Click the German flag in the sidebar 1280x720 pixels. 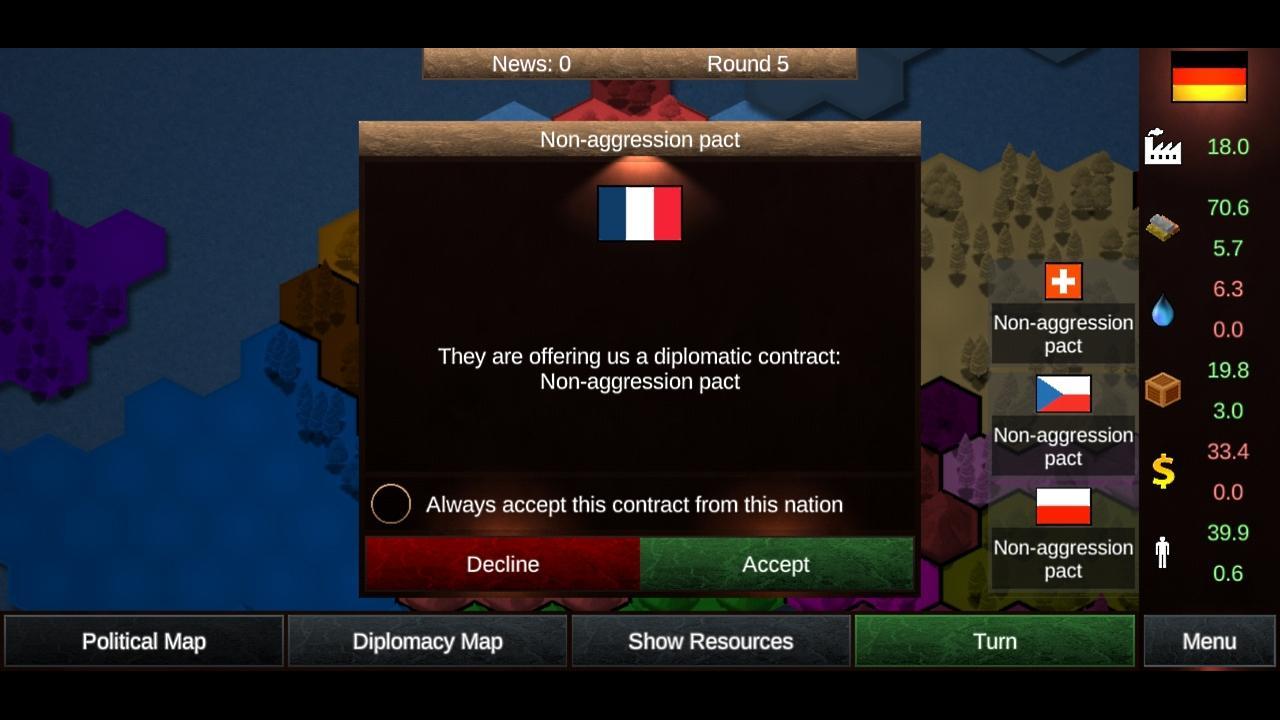[1207, 75]
